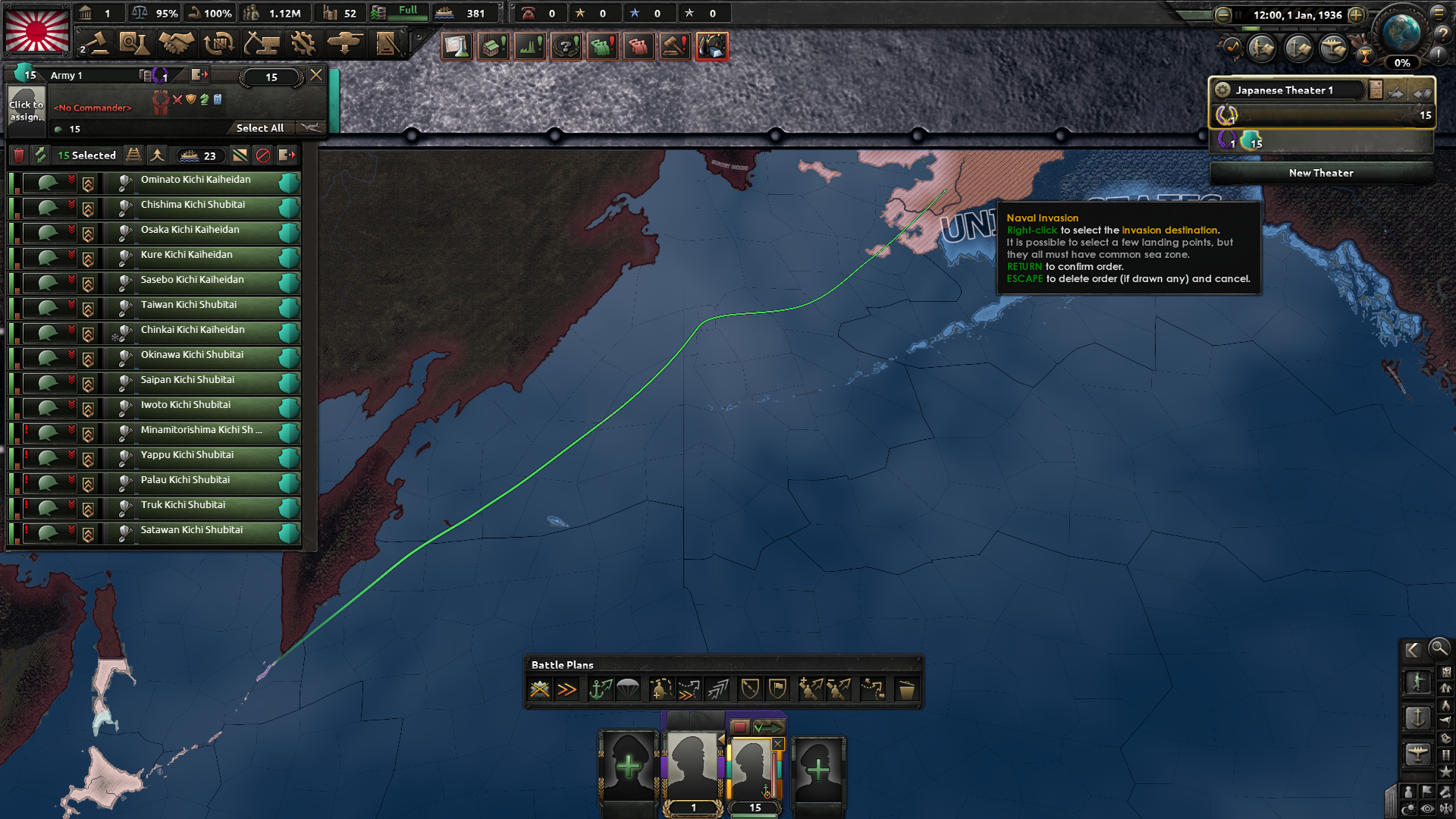Click the ship transport icon showing 23
The width and height of the screenshot is (1456, 819).
[199, 156]
